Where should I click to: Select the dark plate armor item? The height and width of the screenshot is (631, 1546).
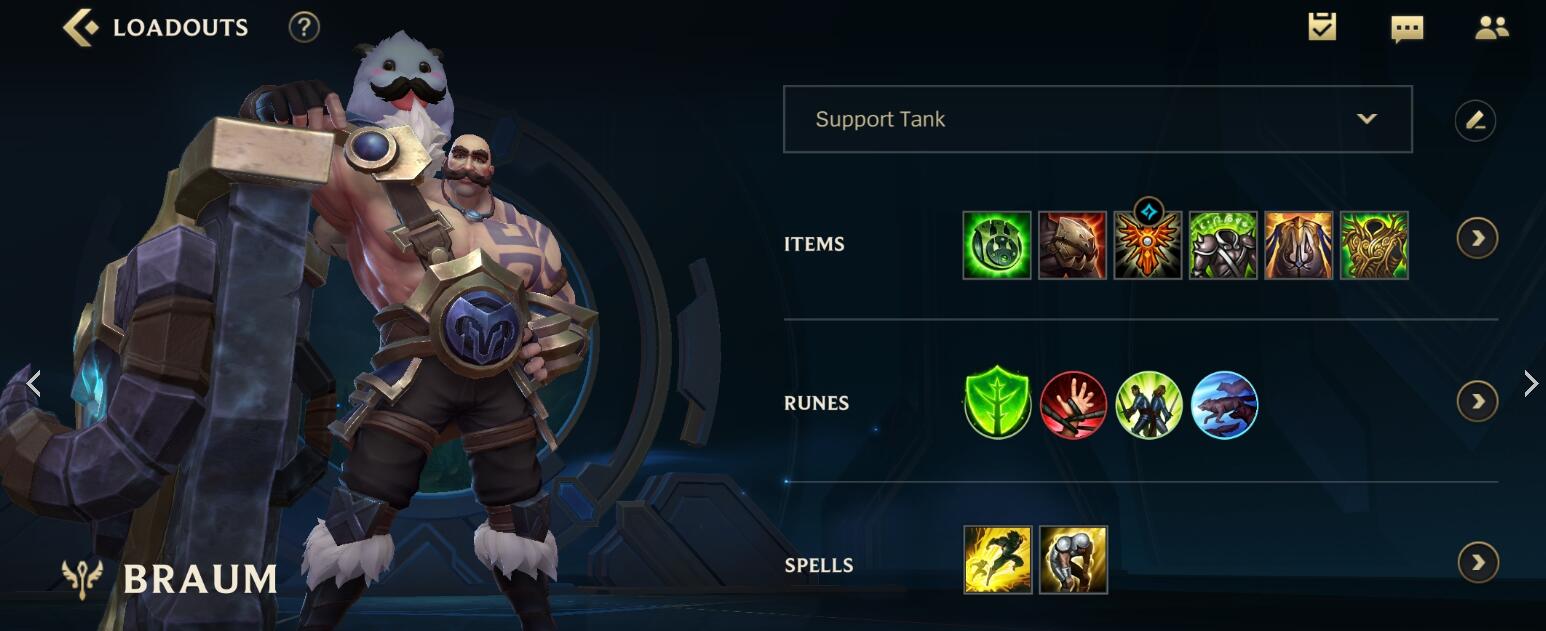[1223, 245]
